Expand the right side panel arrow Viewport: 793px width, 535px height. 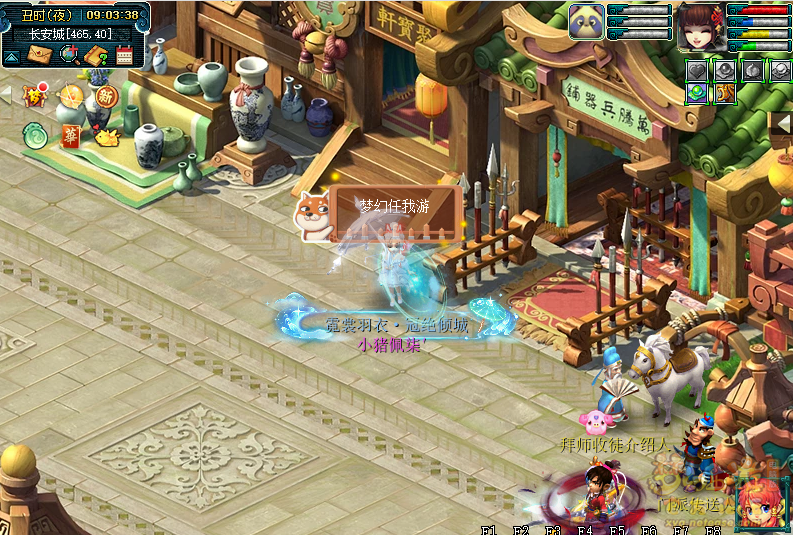click(784, 122)
